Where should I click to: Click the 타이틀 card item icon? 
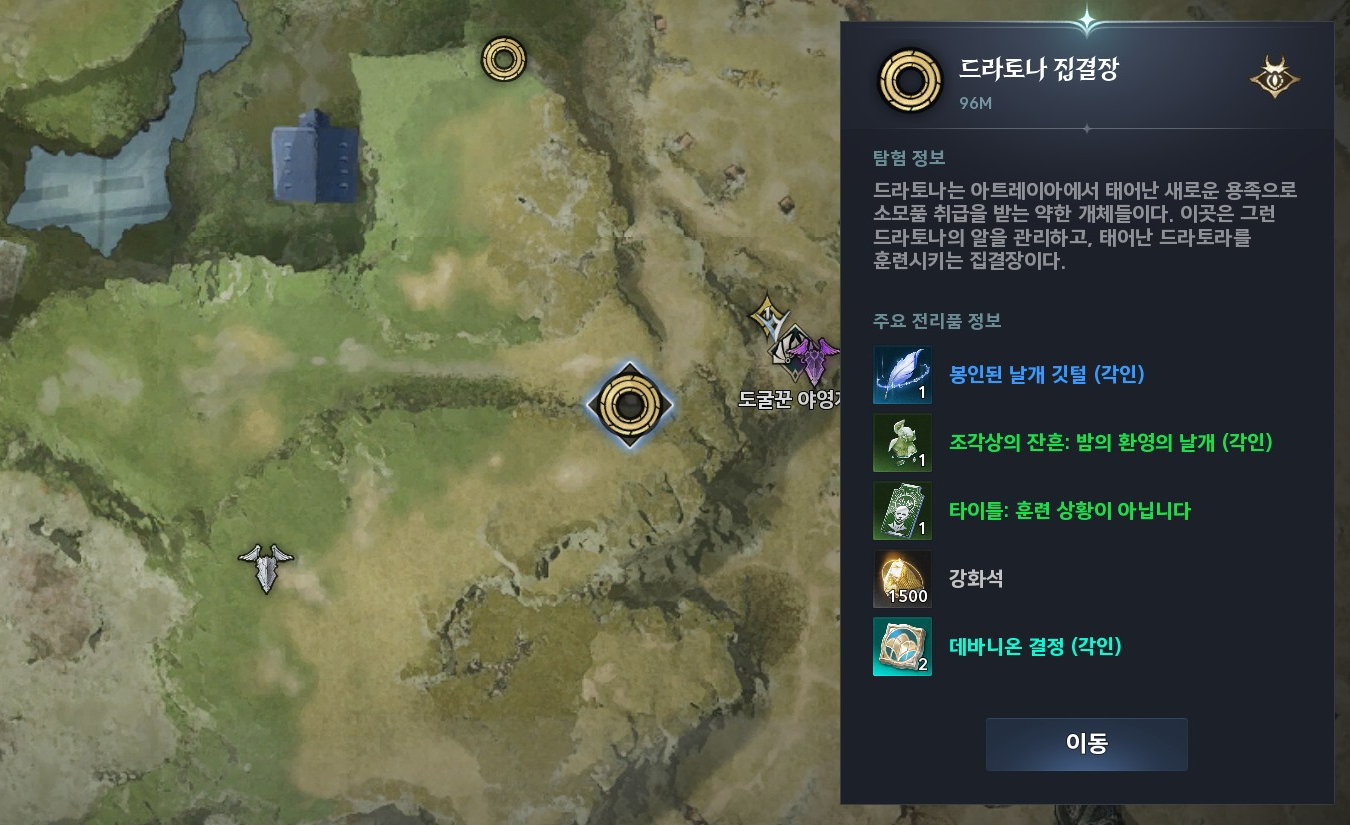[903, 511]
